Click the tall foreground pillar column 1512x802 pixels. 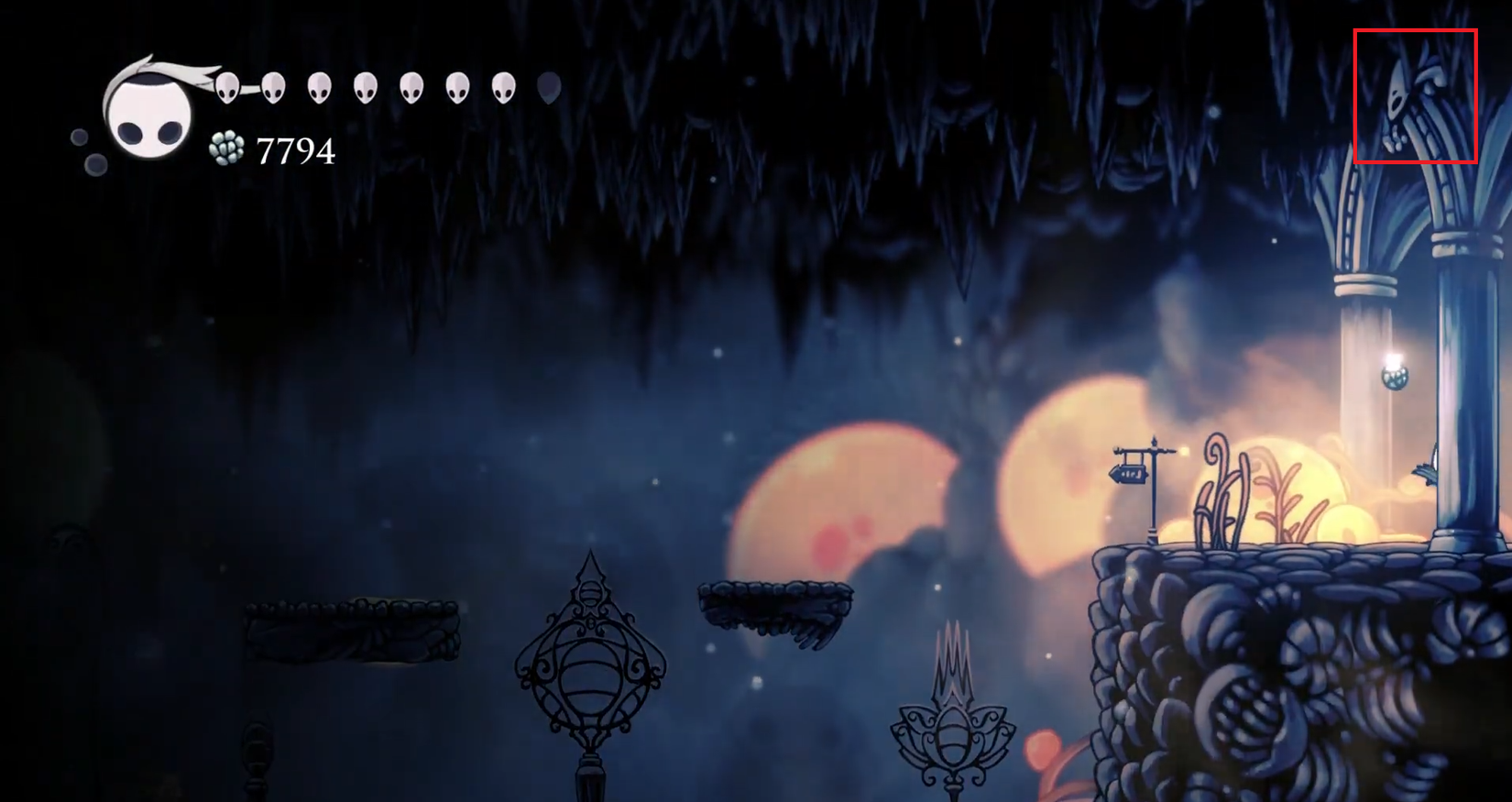click(x=1467, y=385)
